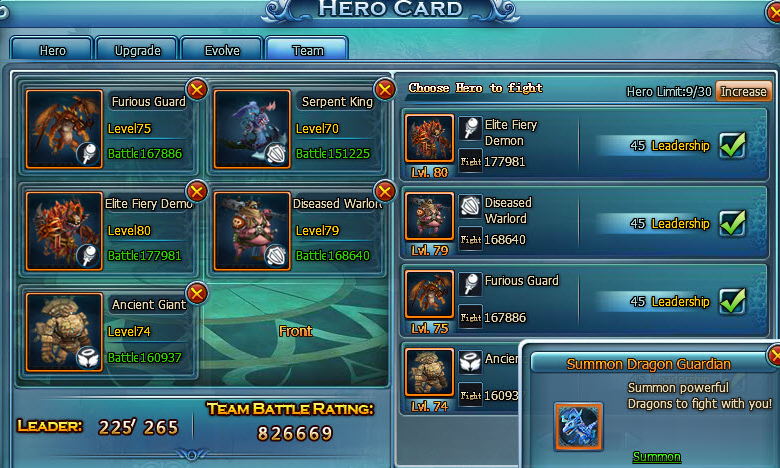Uncheck Elite Fiery Demon in the hero list
This screenshot has width=780, height=468.
tap(734, 145)
